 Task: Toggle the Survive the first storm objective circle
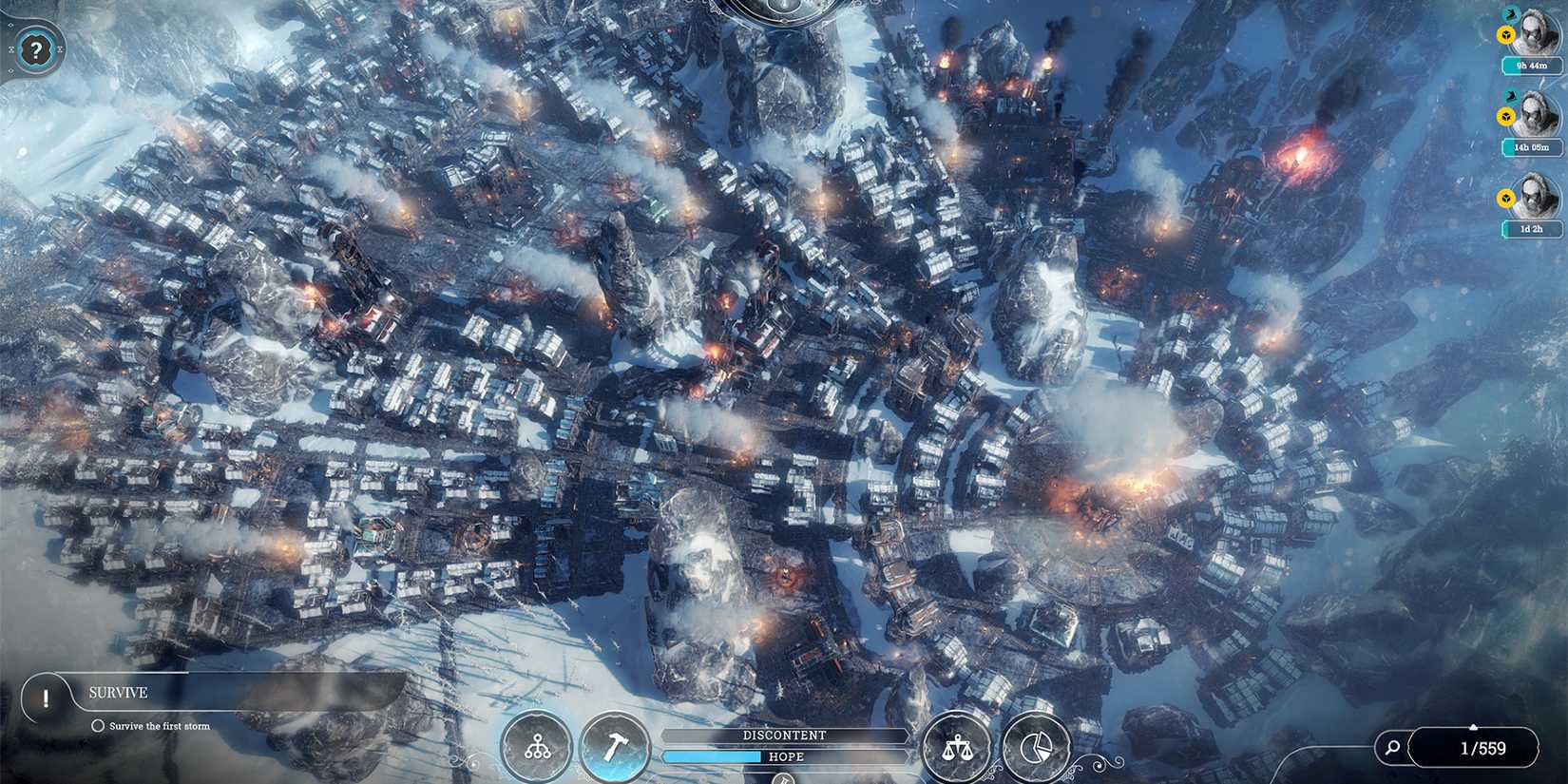point(98,724)
